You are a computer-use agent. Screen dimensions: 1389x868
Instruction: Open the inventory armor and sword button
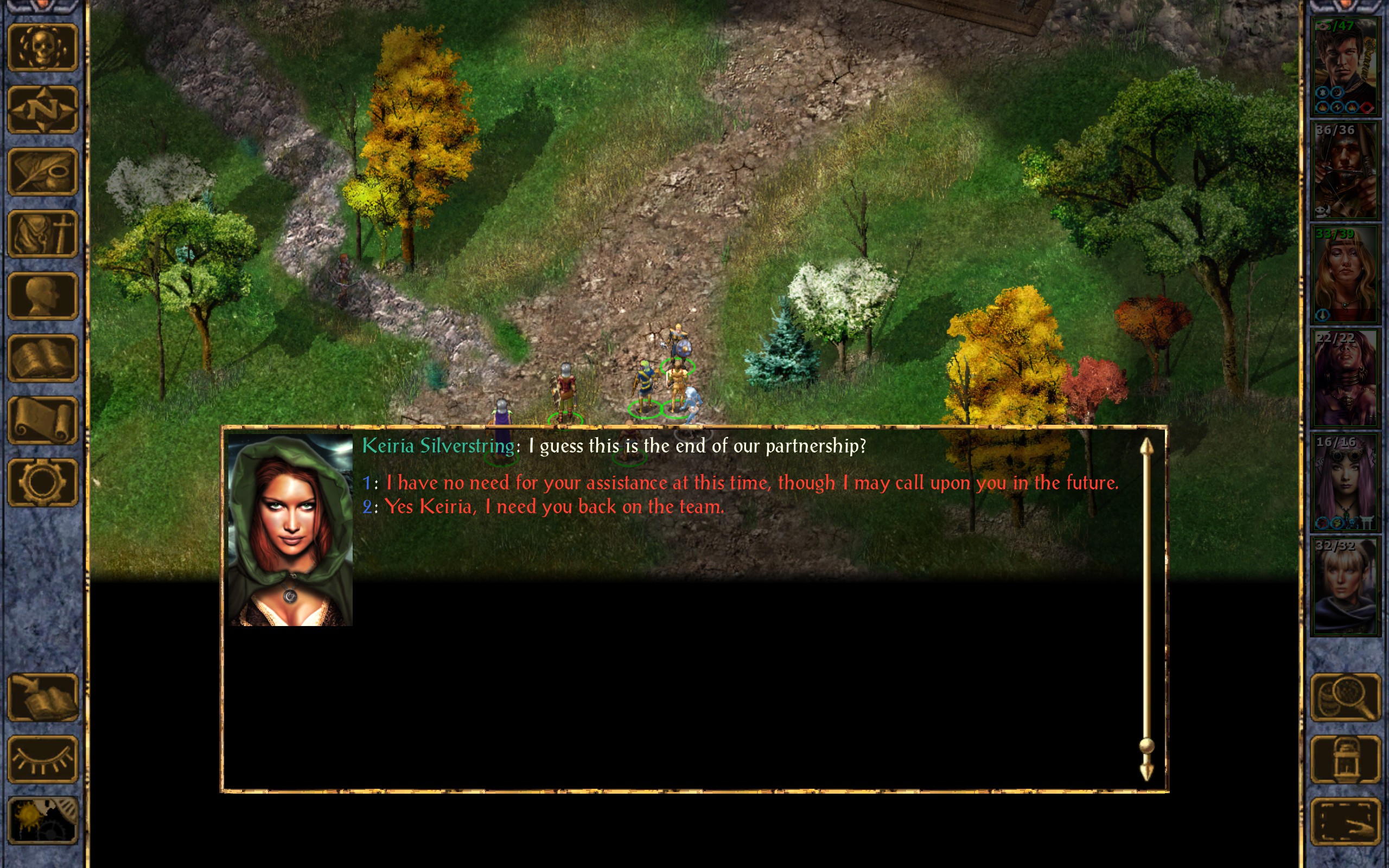point(42,234)
